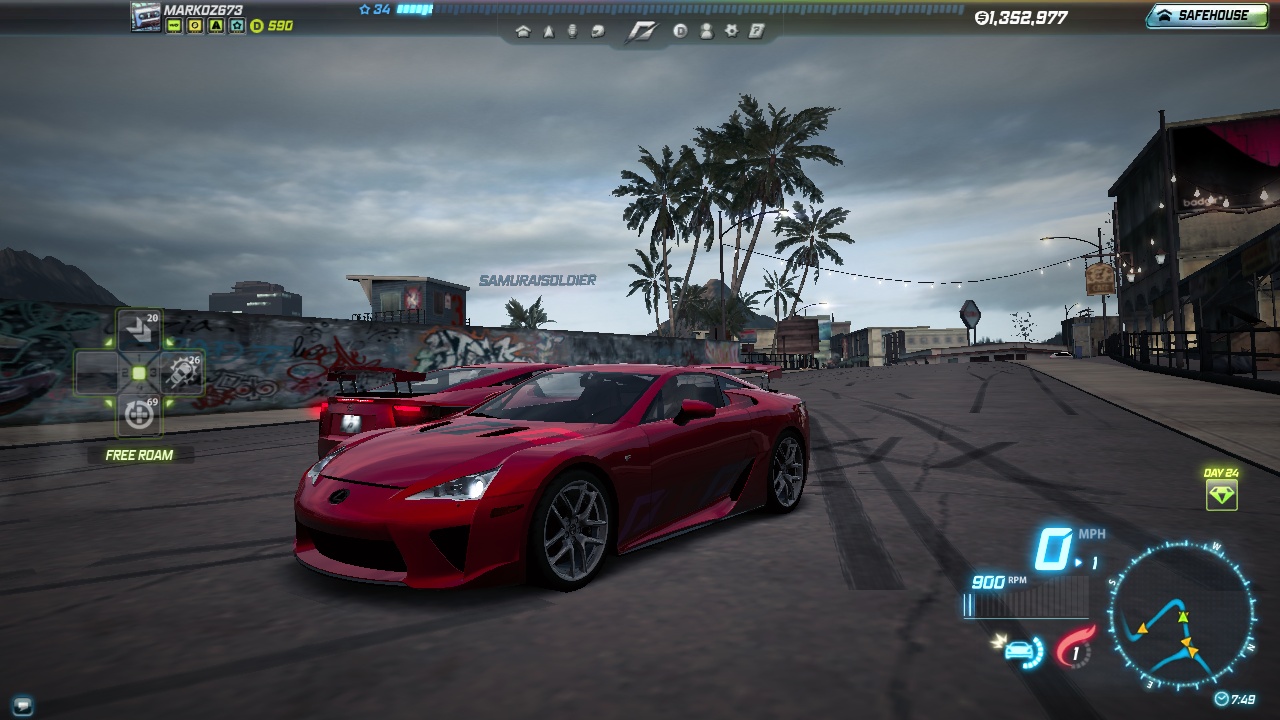1280x720 pixels.
Task: Open the circular minimap
Action: (x=1181, y=613)
